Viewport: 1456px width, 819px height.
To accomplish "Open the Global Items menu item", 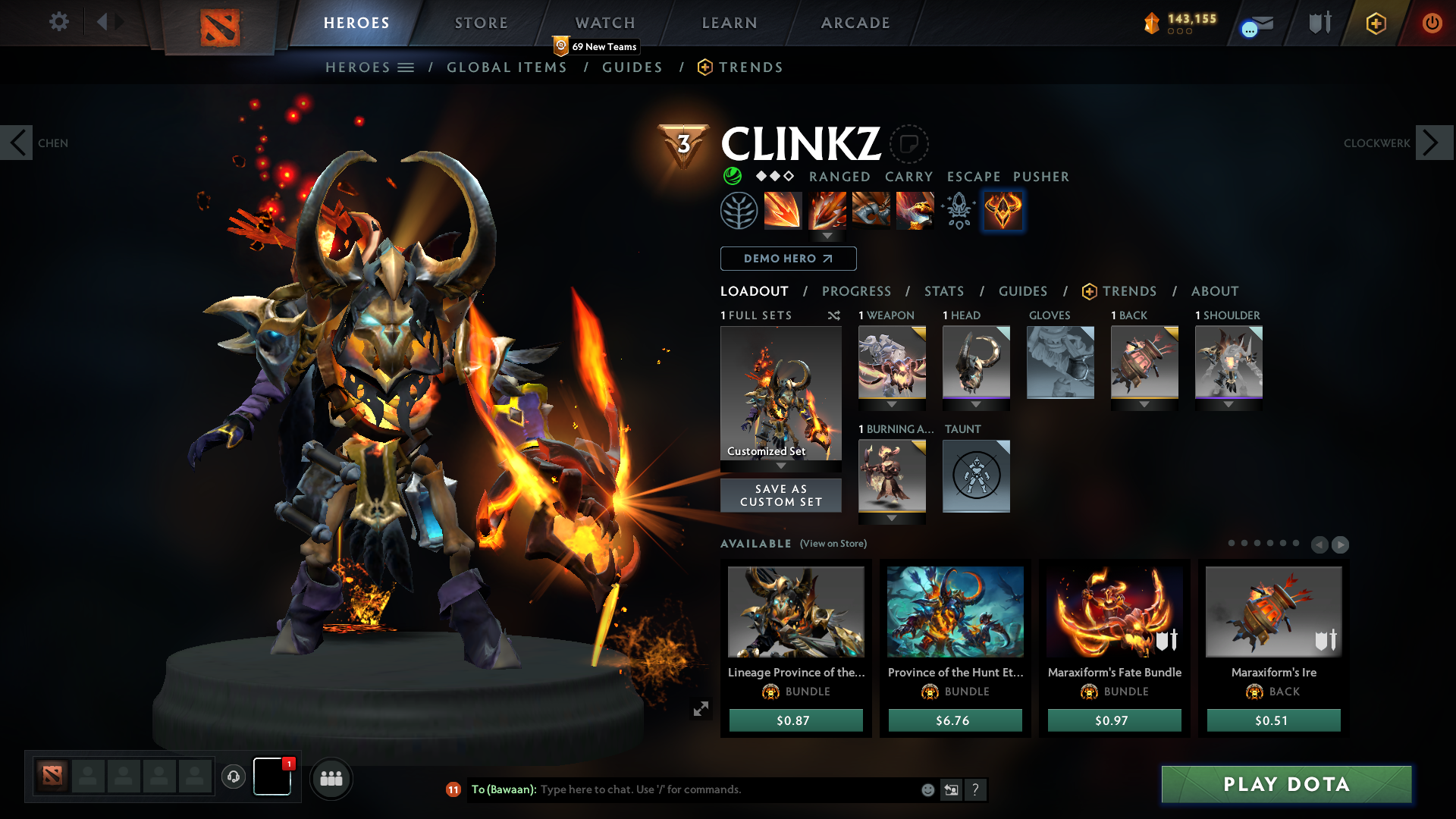I will [x=507, y=67].
